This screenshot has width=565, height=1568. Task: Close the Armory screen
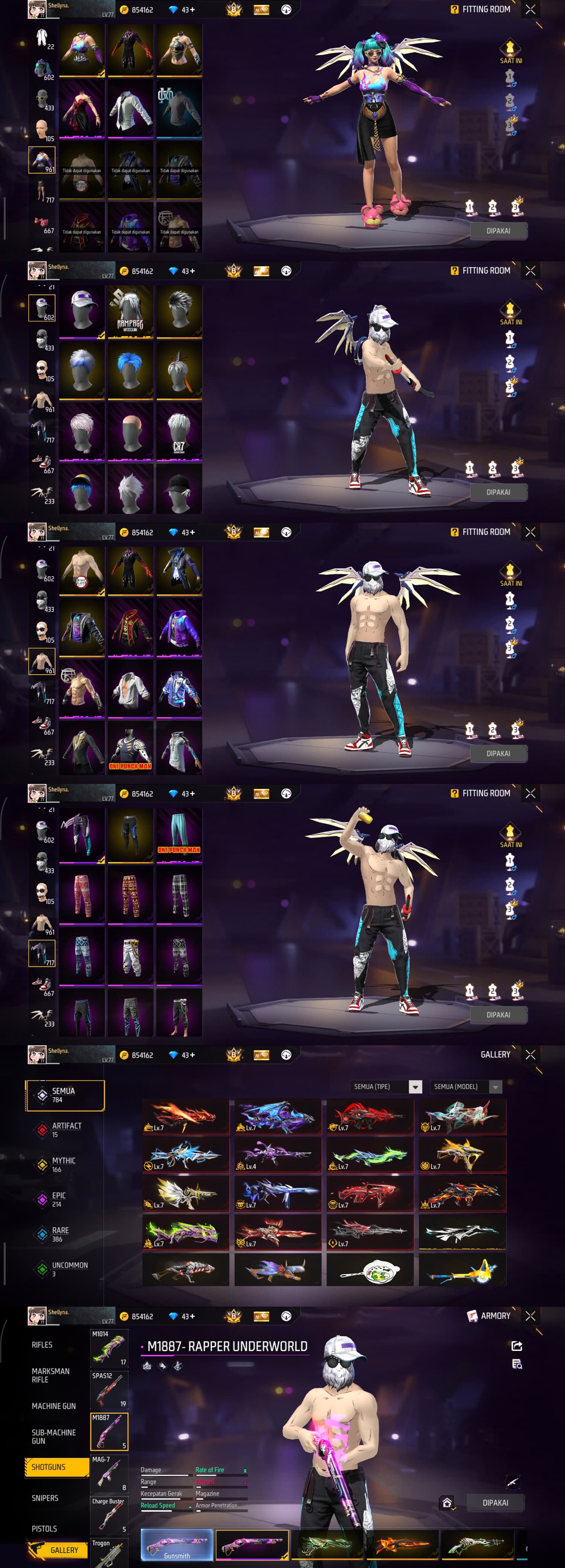tap(530, 1315)
